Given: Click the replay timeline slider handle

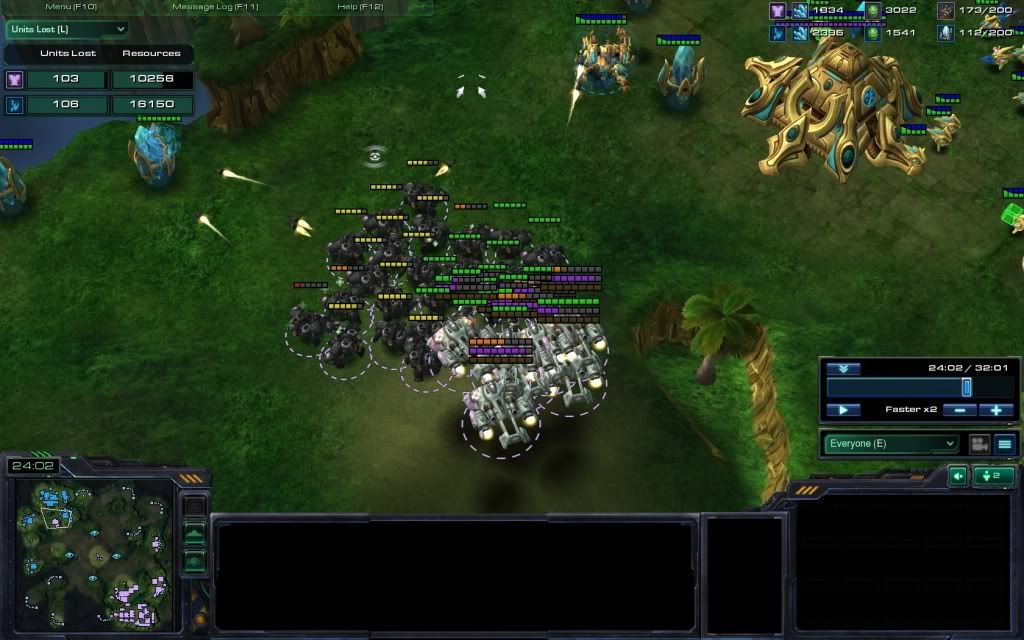Looking at the screenshot, I should 967,387.
